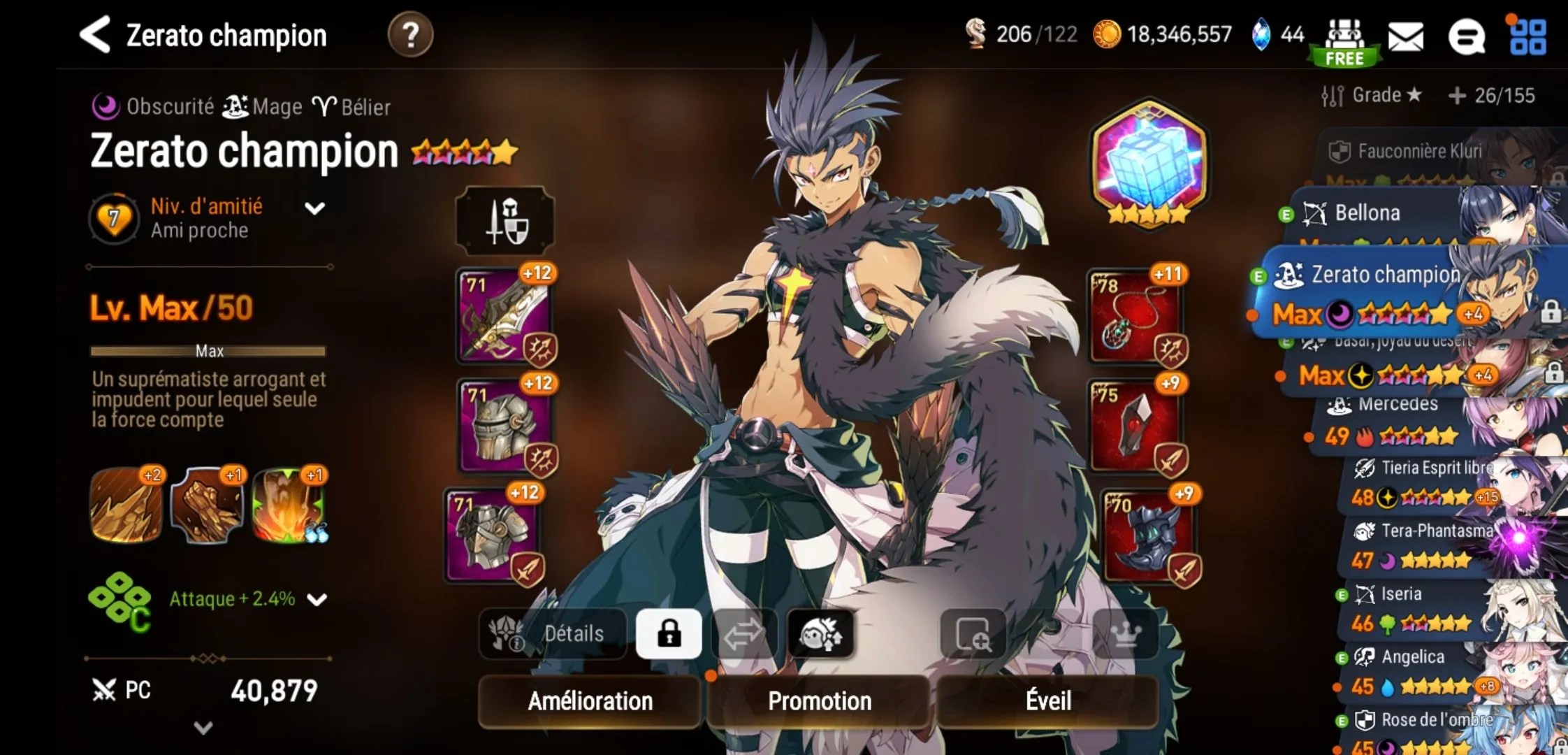Open the Éveil button
1568x755 pixels.
click(1048, 700)
